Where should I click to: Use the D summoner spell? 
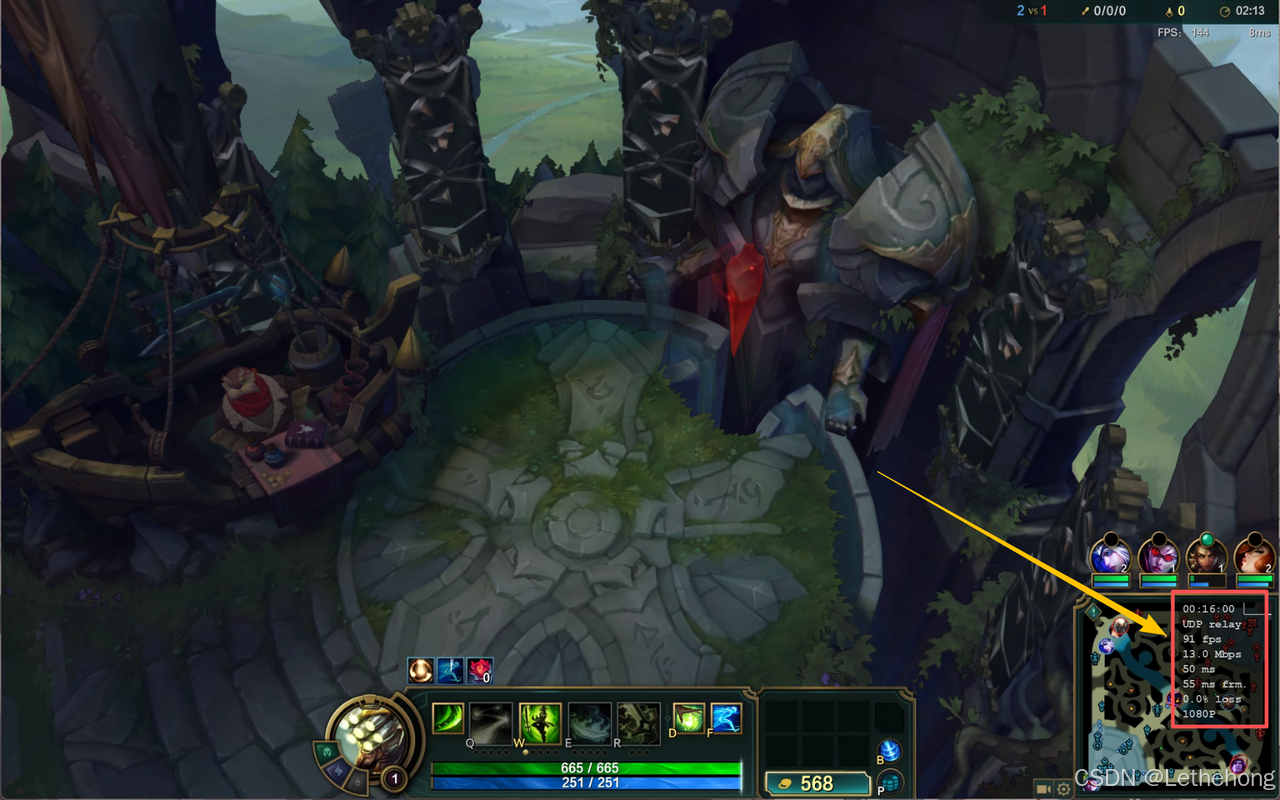click(x=689, y=718)
